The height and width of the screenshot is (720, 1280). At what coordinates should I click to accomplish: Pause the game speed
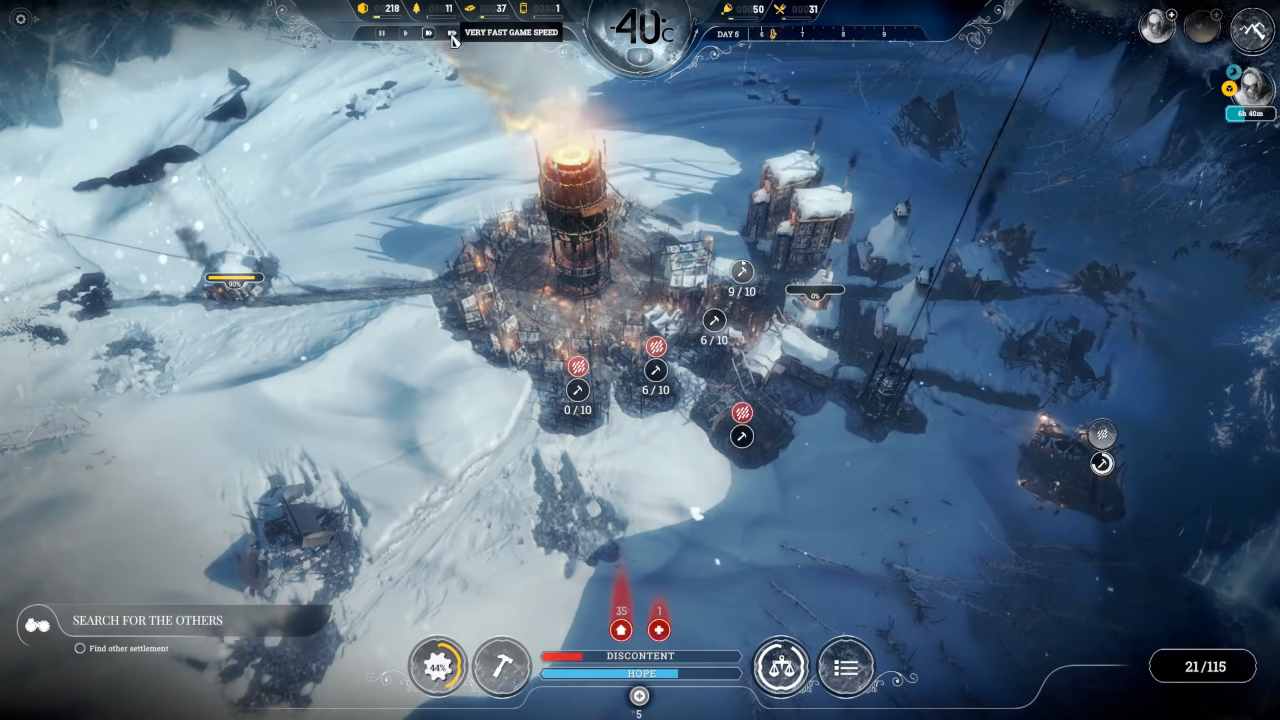[381, 33]
